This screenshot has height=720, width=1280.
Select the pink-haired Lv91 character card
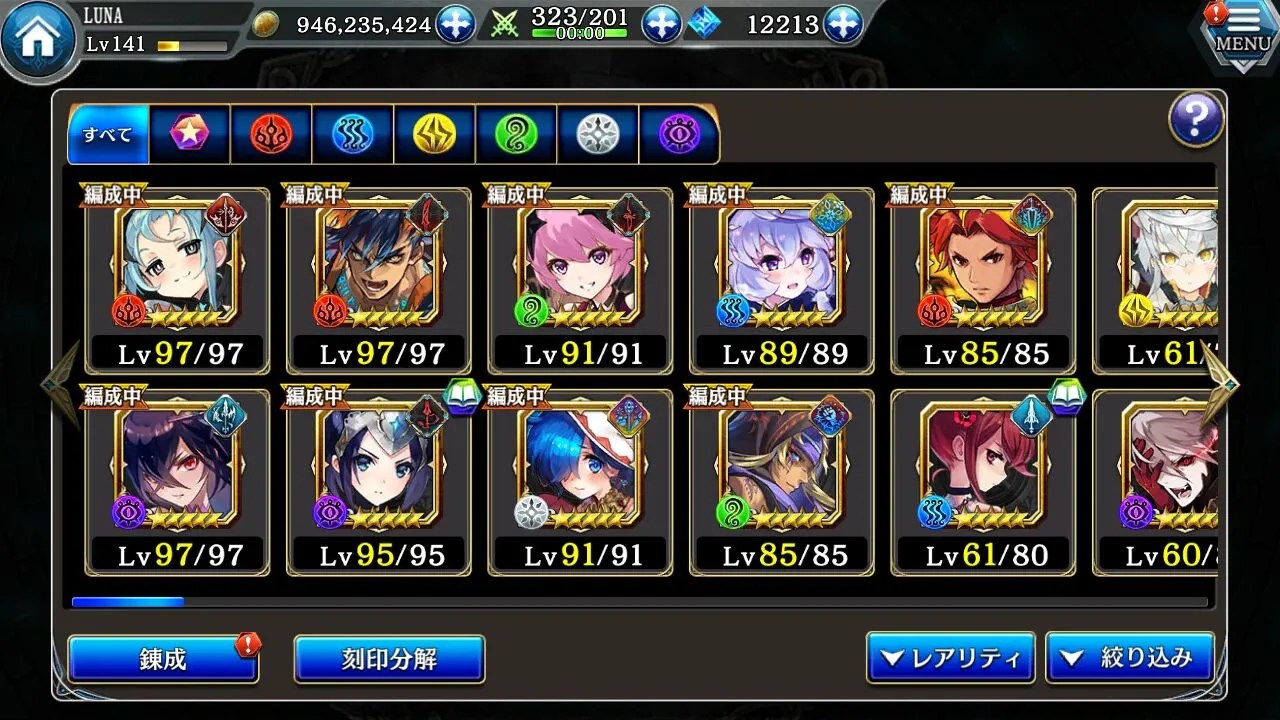(580, 280)
